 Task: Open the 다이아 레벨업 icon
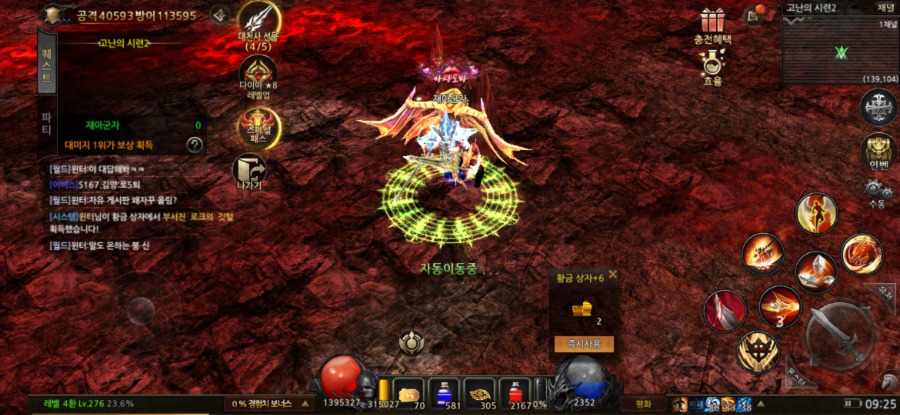pos(258,75)
